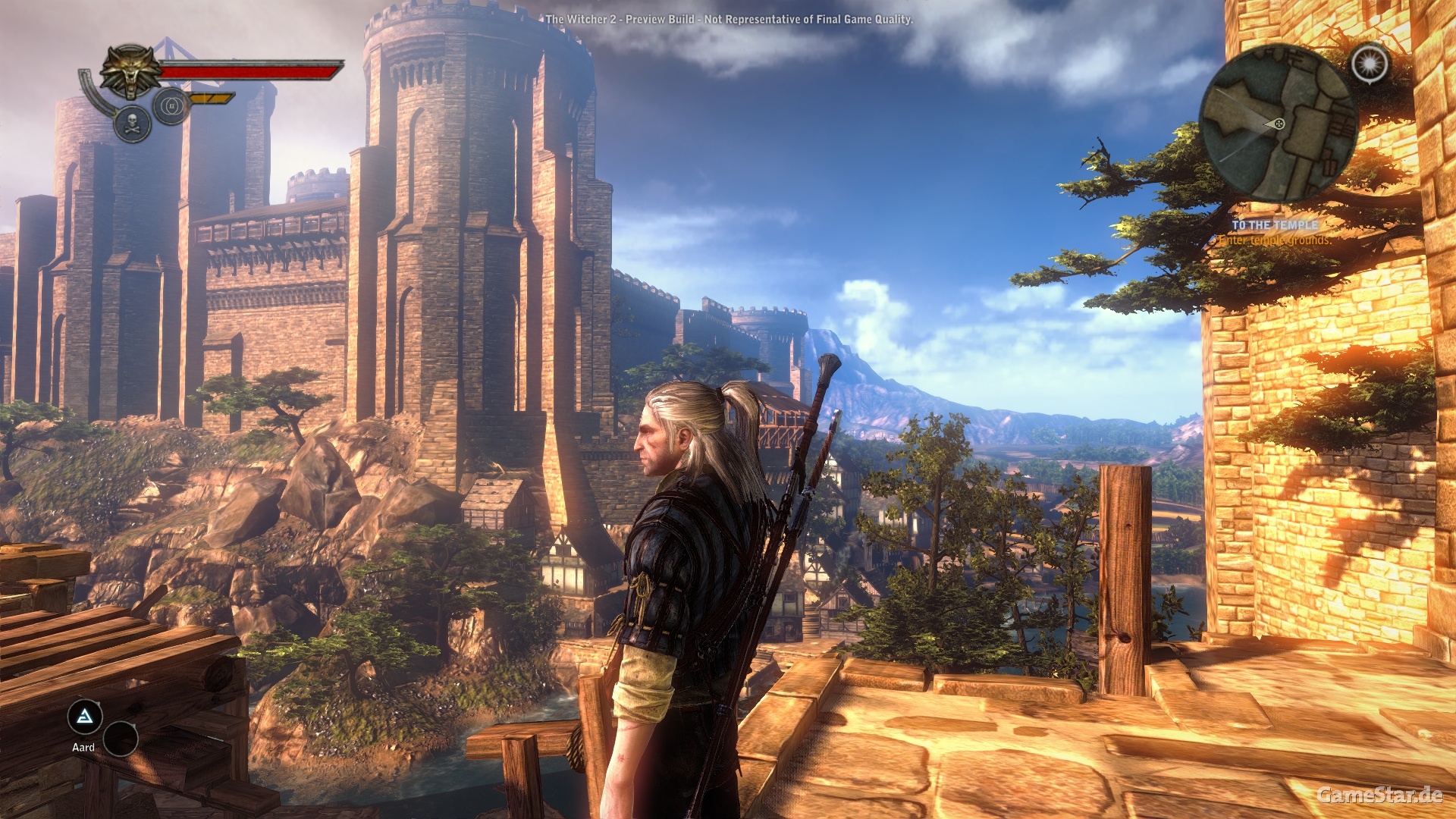Open the To The Temple quest tracker

[x=1275, y=225]
